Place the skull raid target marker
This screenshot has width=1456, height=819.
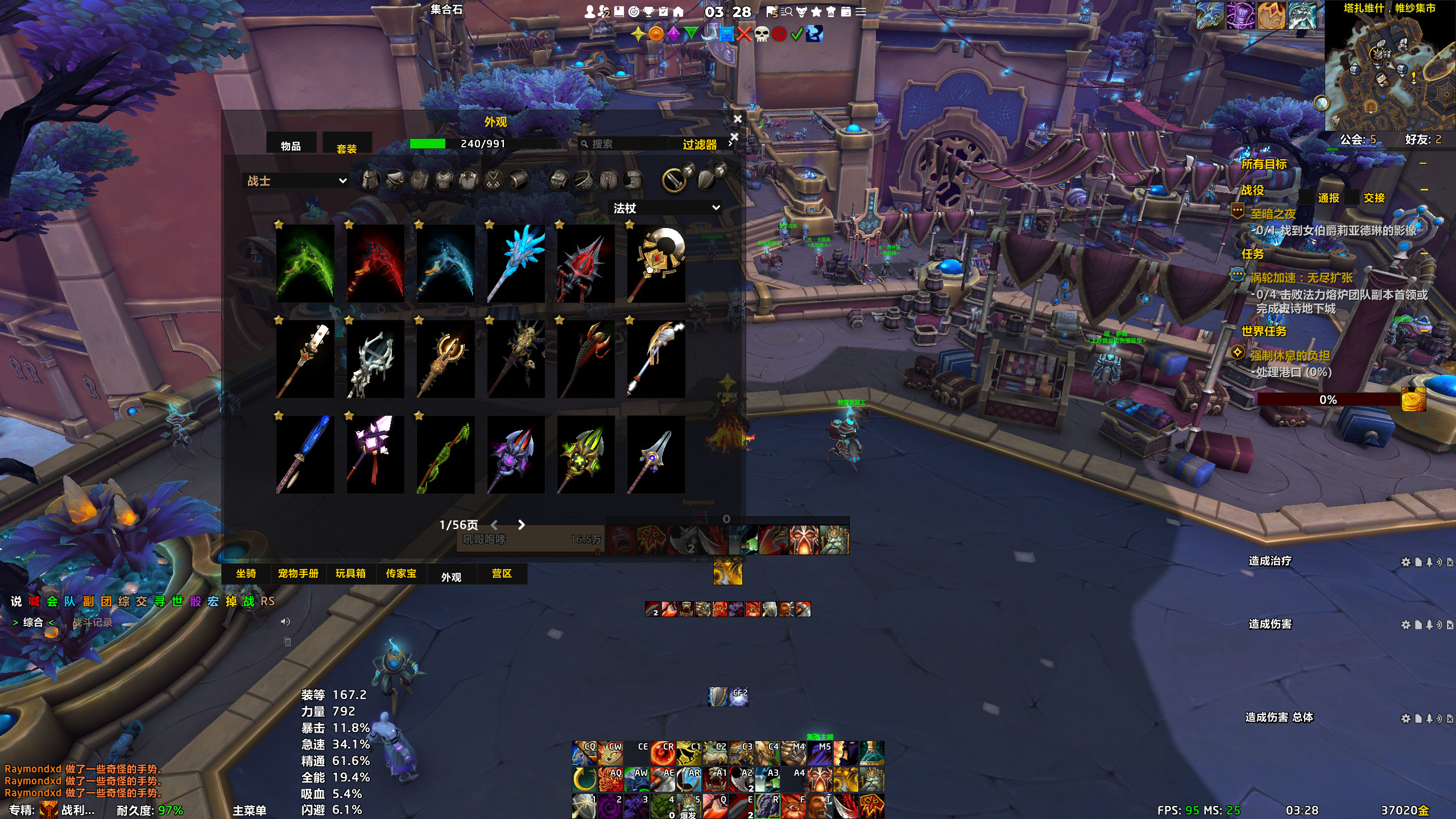pos(762,34)
